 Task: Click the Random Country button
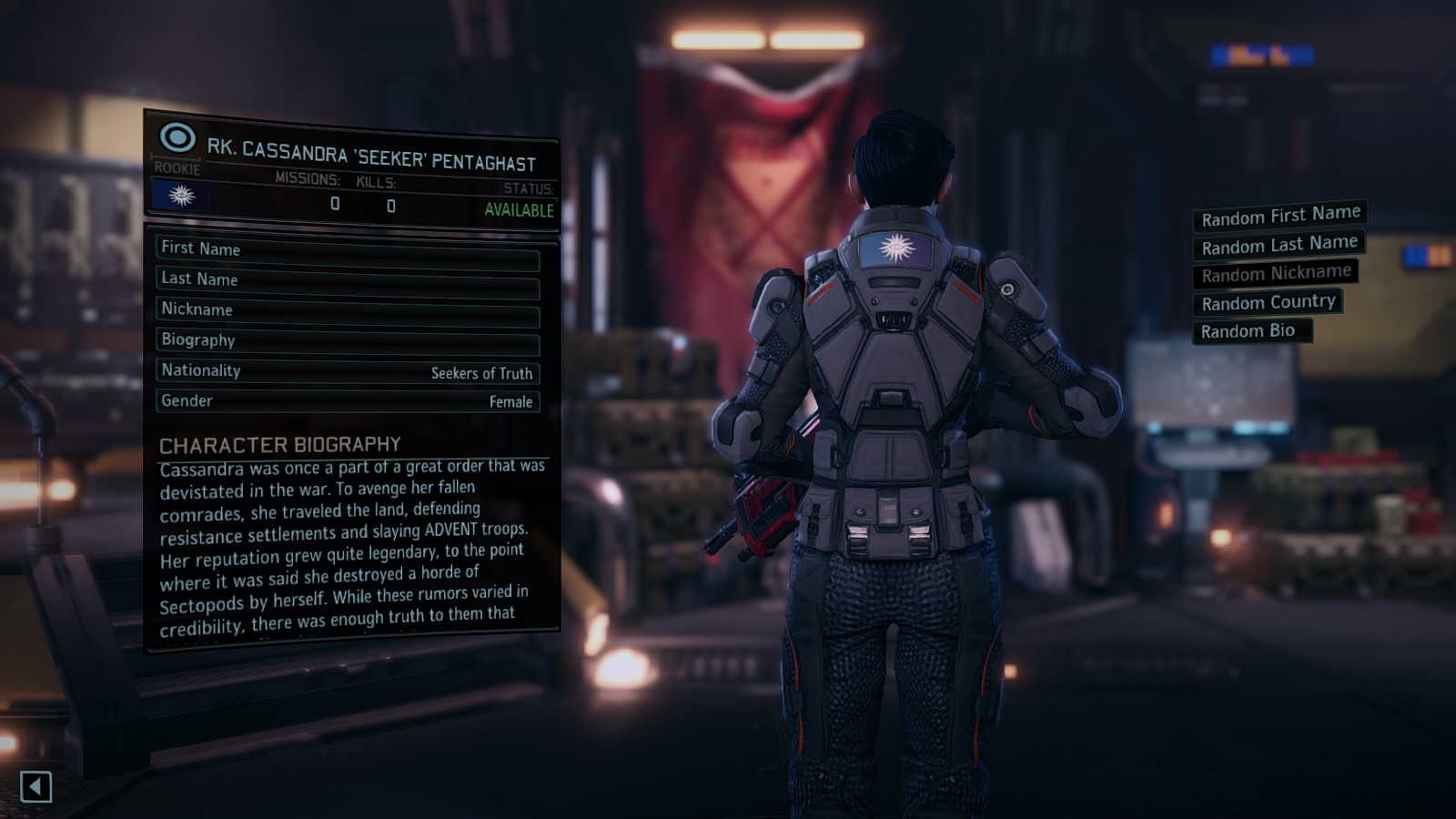[1268, 301]
